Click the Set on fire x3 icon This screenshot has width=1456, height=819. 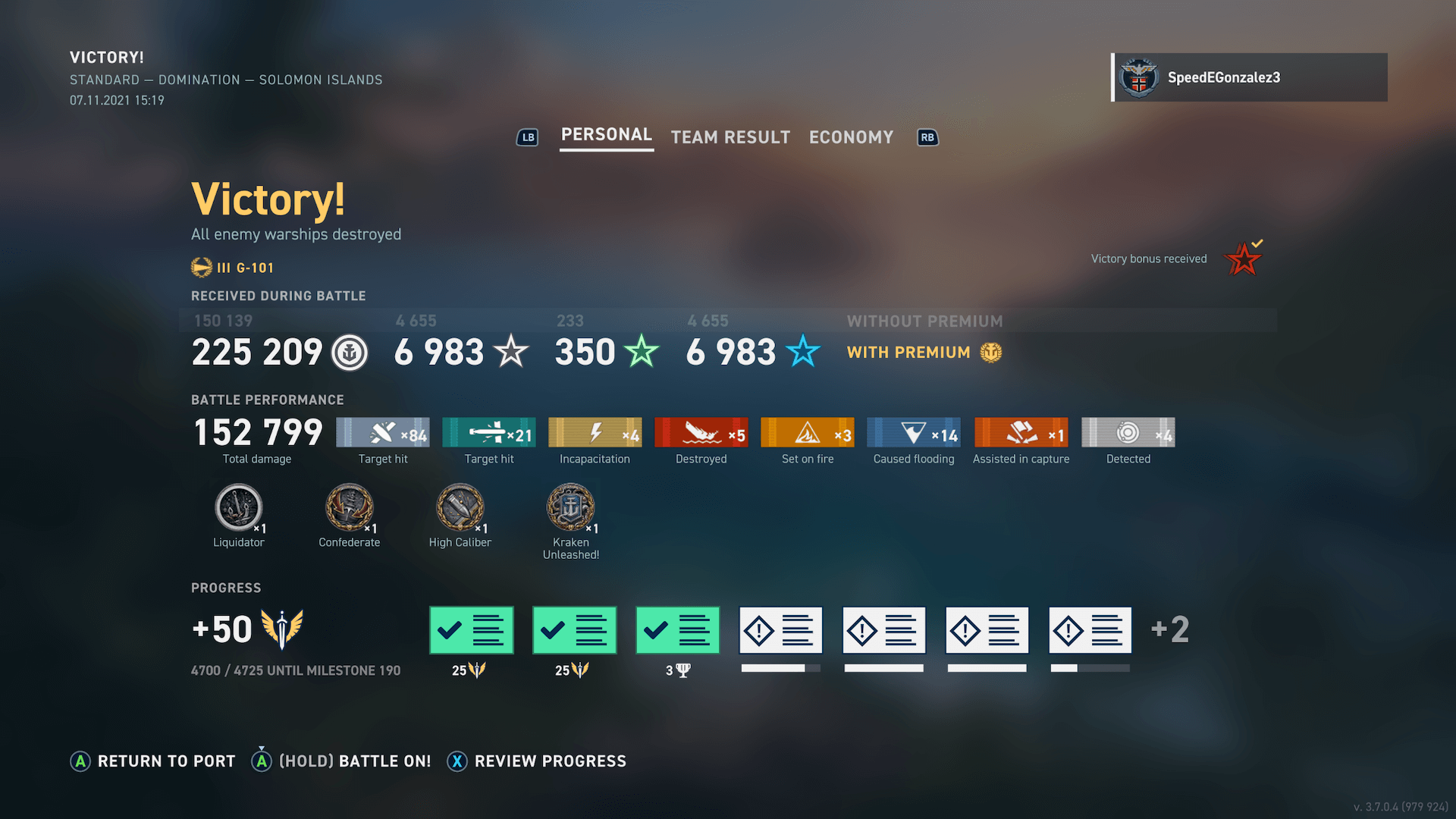pos(807,432)
